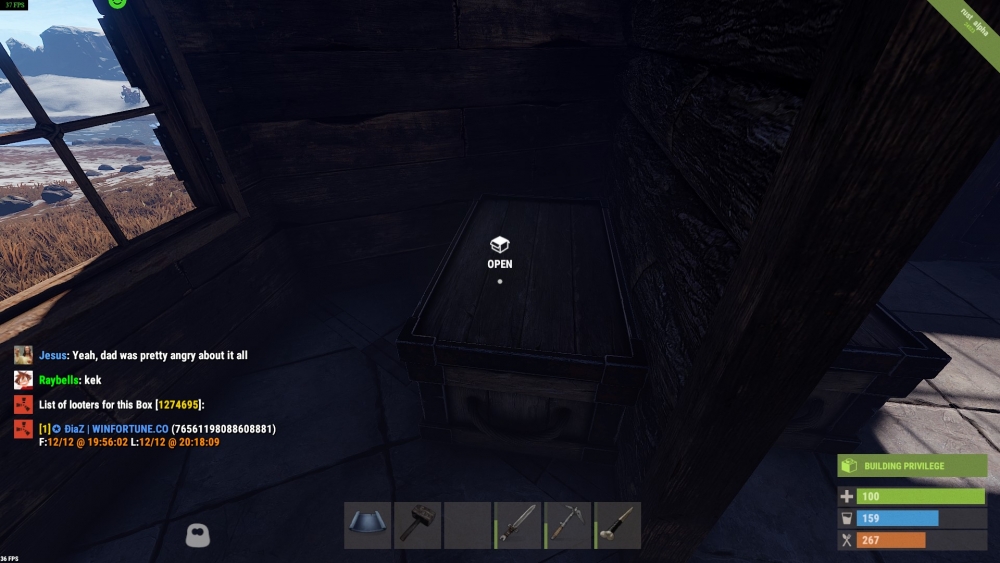The image size is (1000, 563).
Task: Select the building plan hotbar slot
Action: 368,525
